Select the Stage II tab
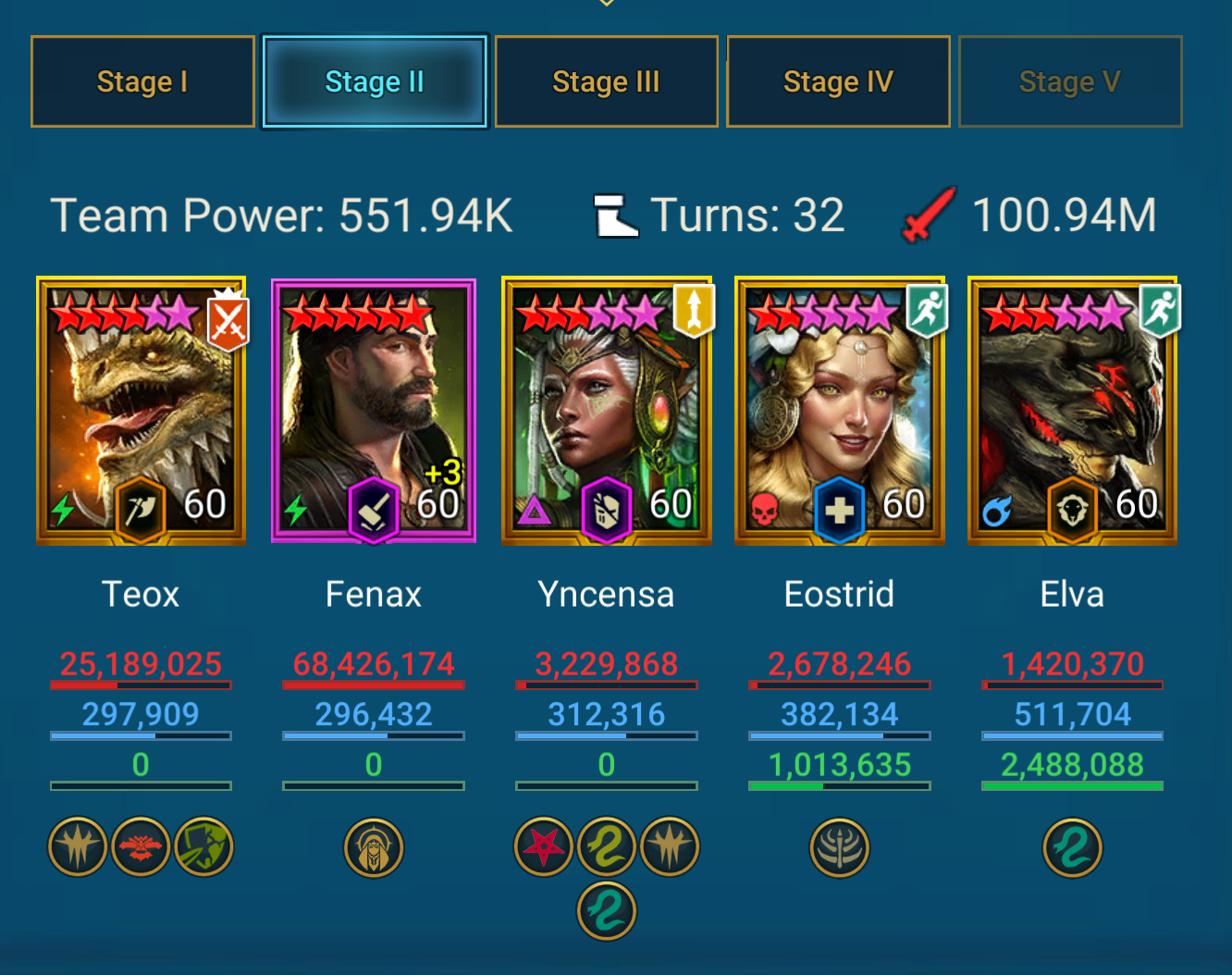This screenshot has height=975, width=1232. point(375,81)
